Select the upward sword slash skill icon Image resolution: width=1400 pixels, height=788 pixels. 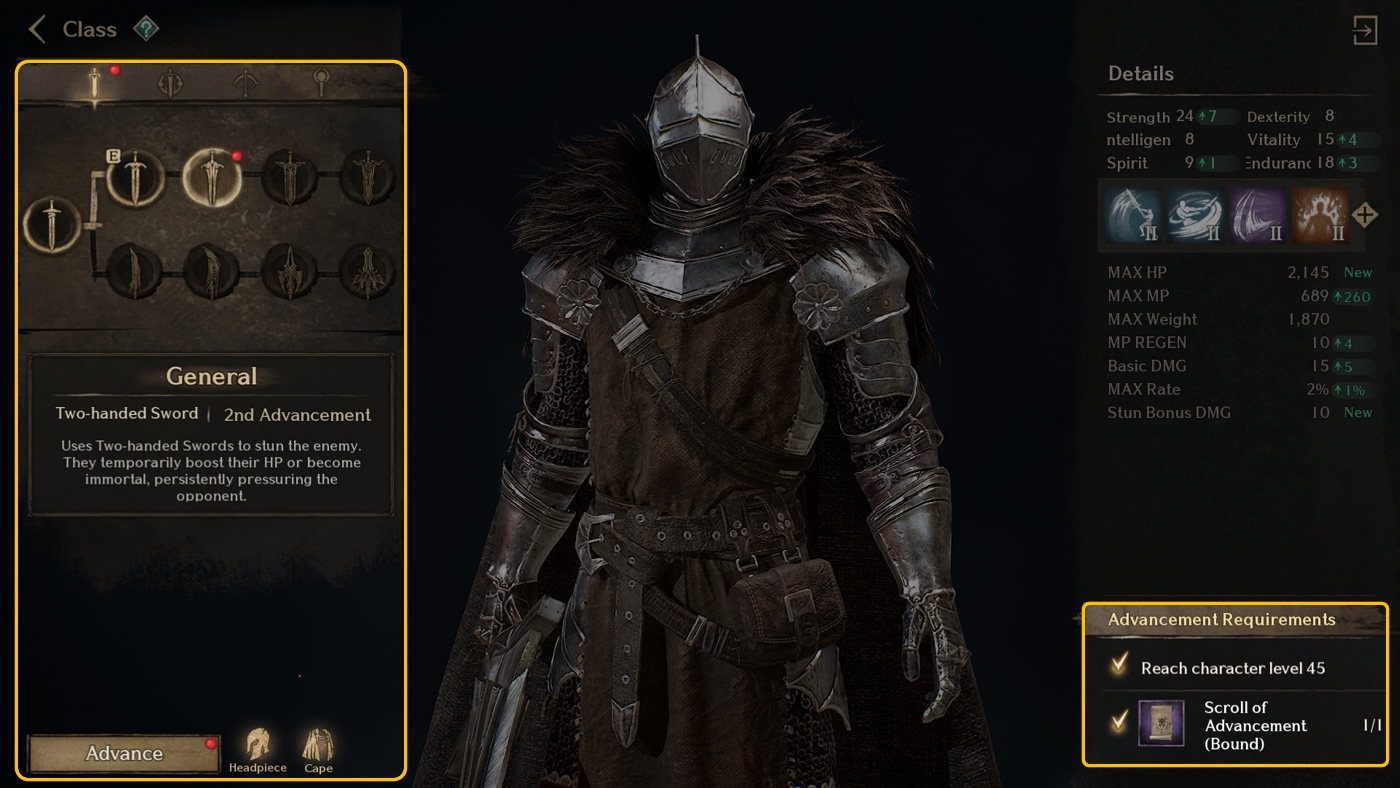tap(1134, 214)
